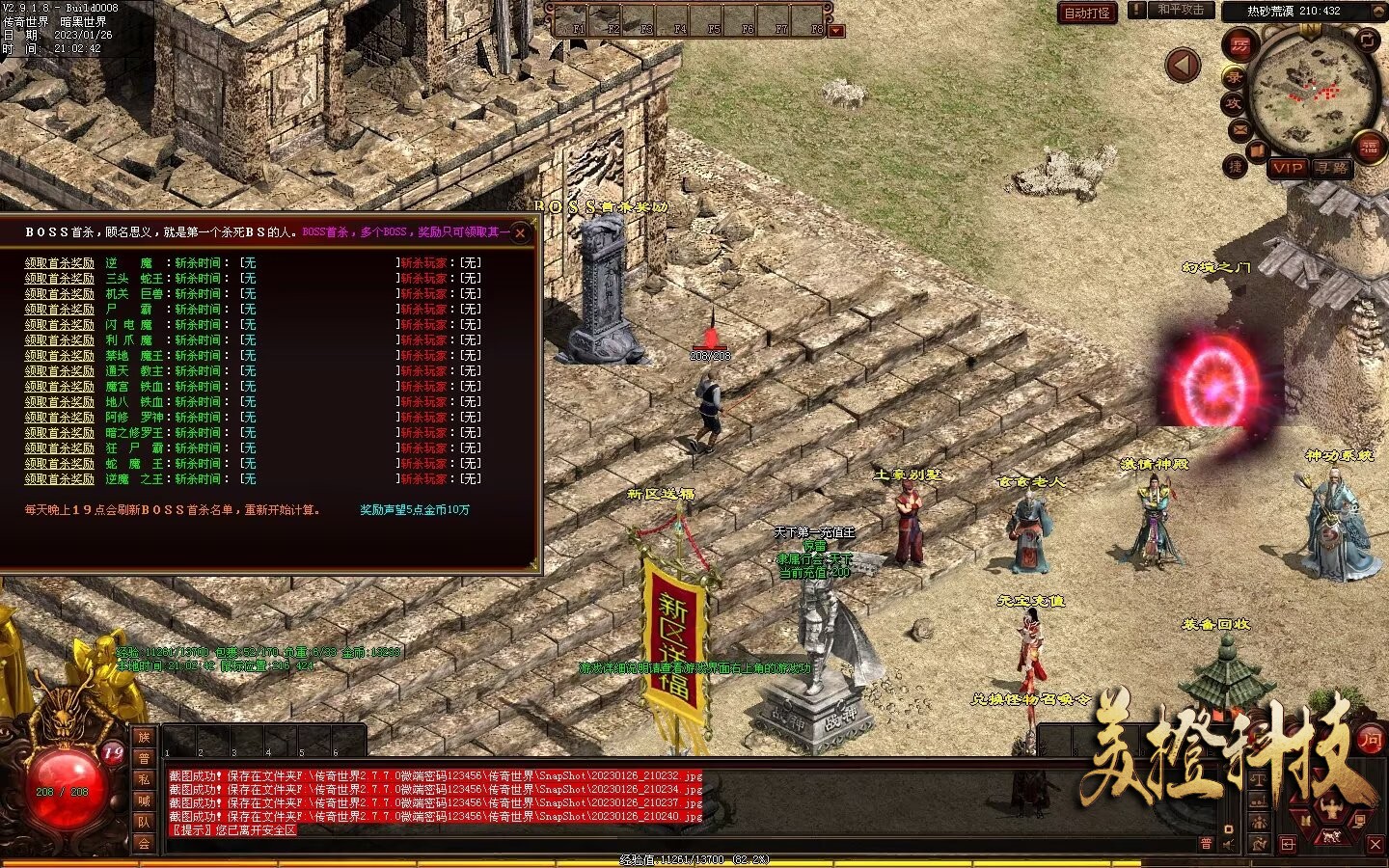This screenshot has height=868, width=1389.
Task: Switch chat to the 私 private channel
Action: point(144,779)
